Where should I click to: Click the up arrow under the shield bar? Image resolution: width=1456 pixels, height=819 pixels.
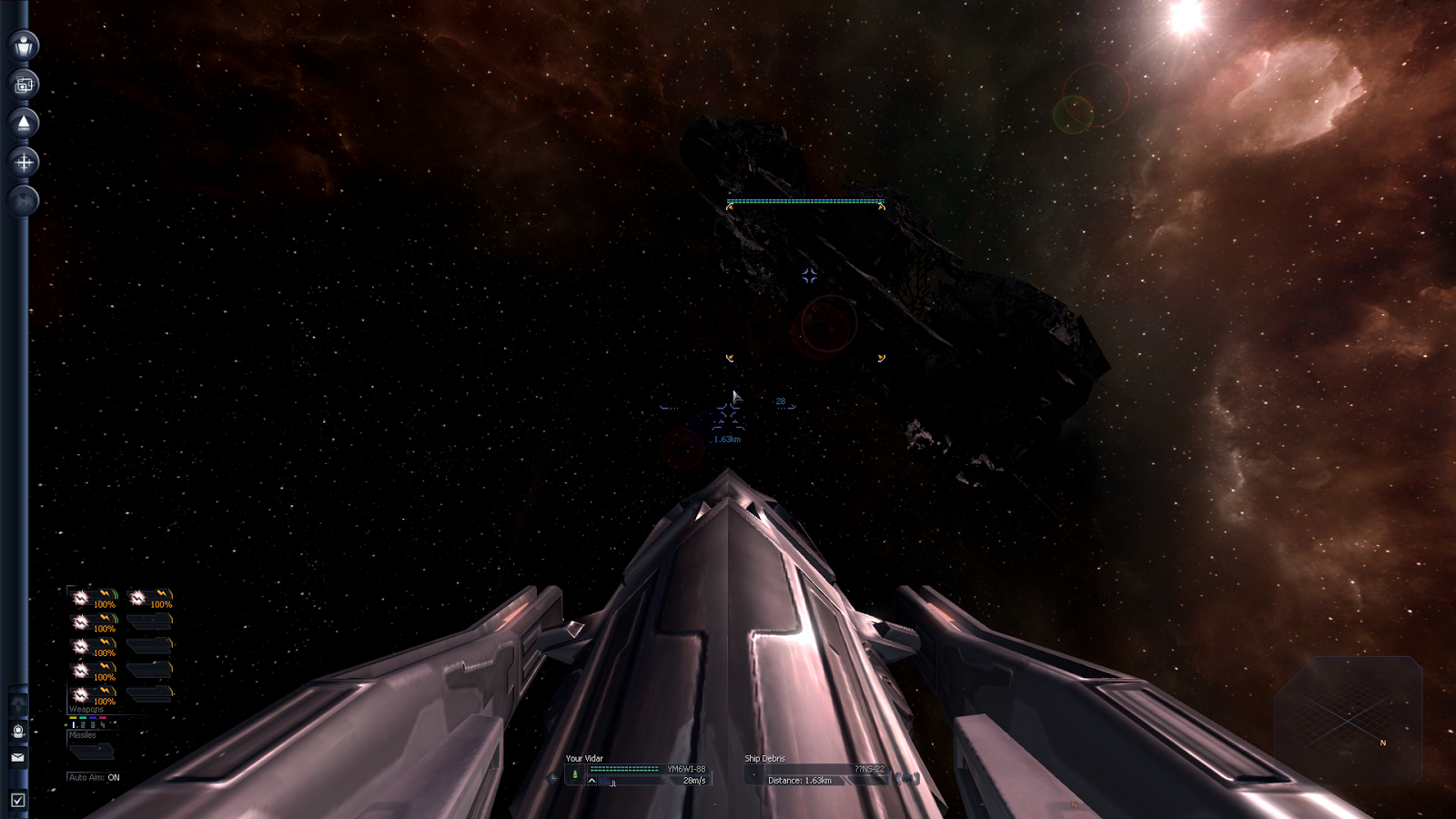(592, 781)
